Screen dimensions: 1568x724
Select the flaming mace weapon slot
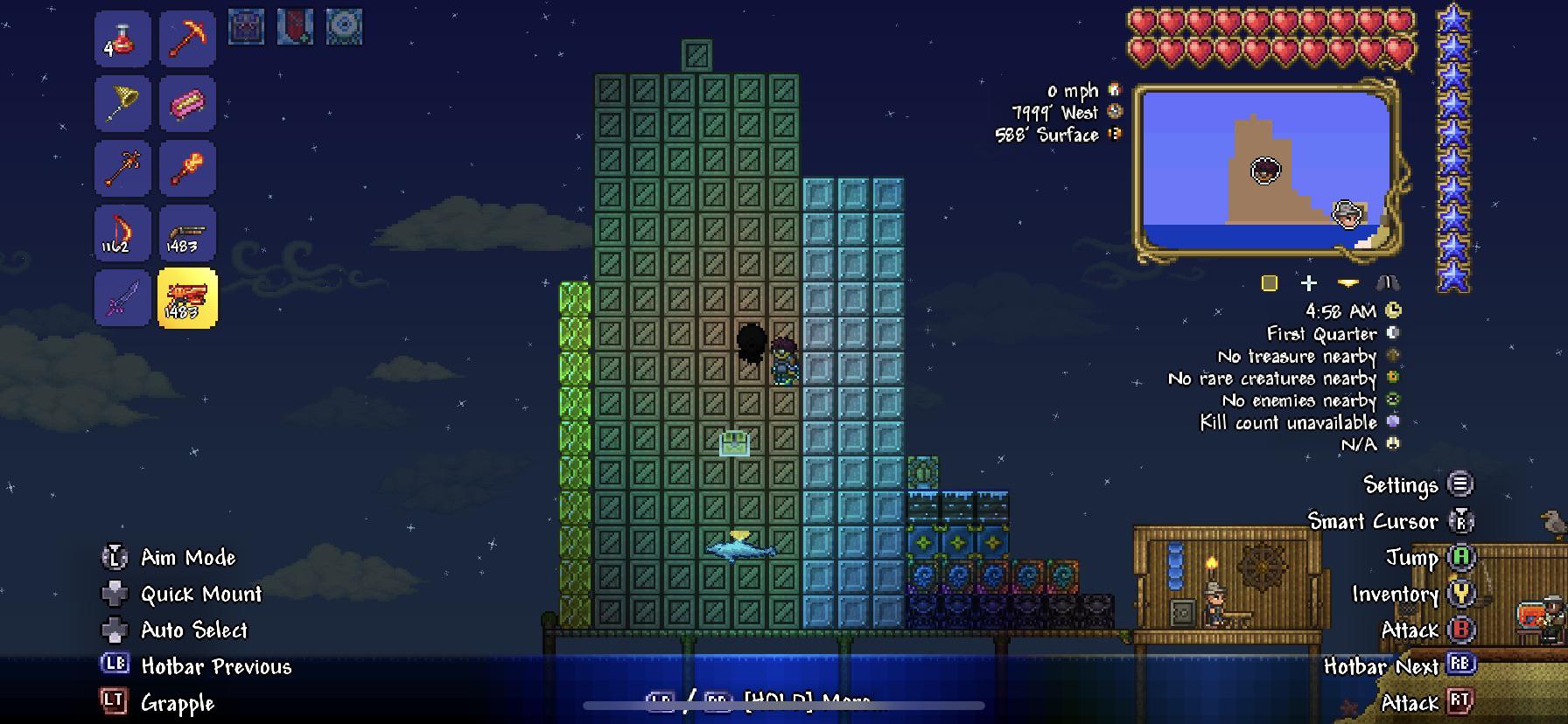[x=187, y=168]
